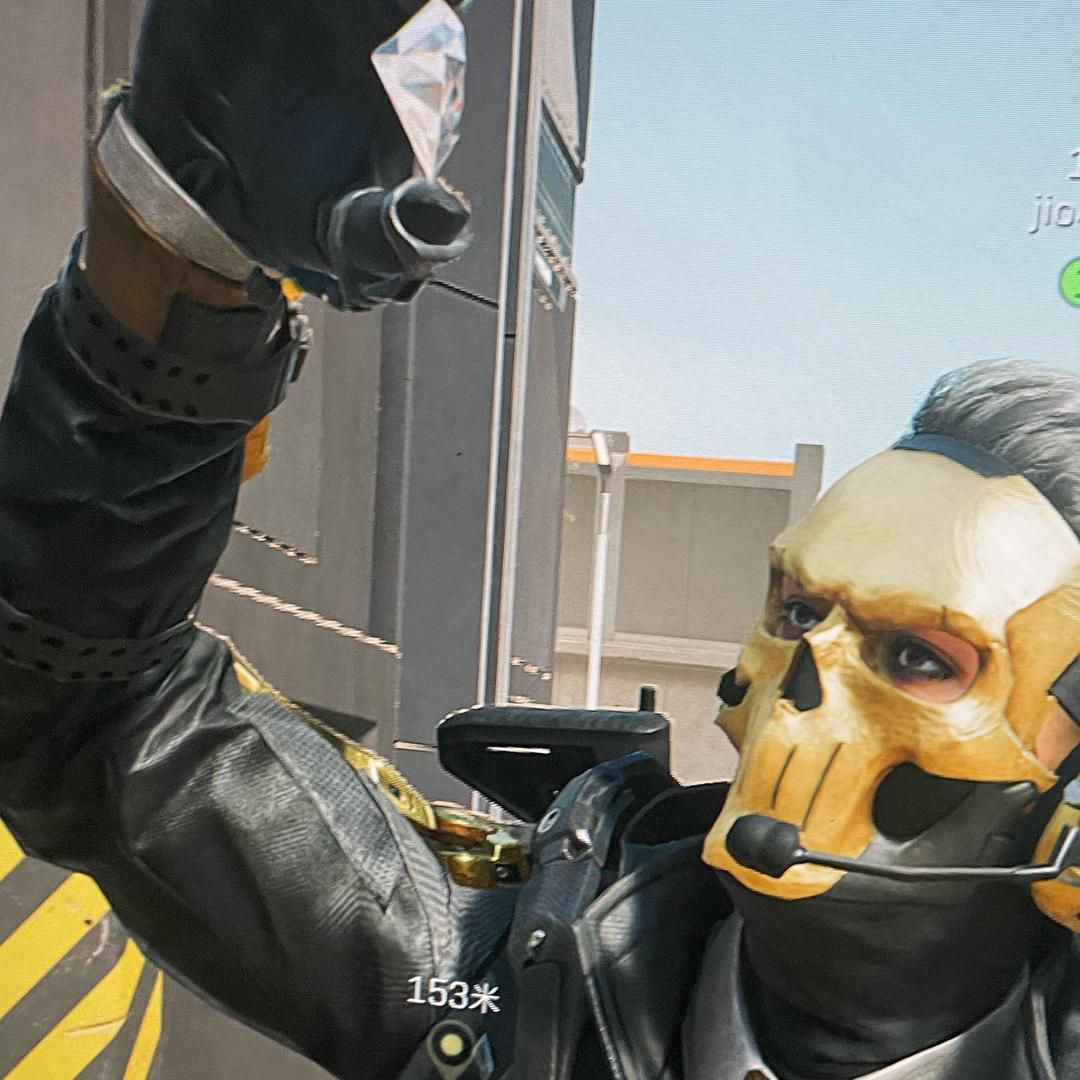Select the green teammate icon under the player name
This screenshot has width=1080, height=1080.
click(x=1071, y=281)
